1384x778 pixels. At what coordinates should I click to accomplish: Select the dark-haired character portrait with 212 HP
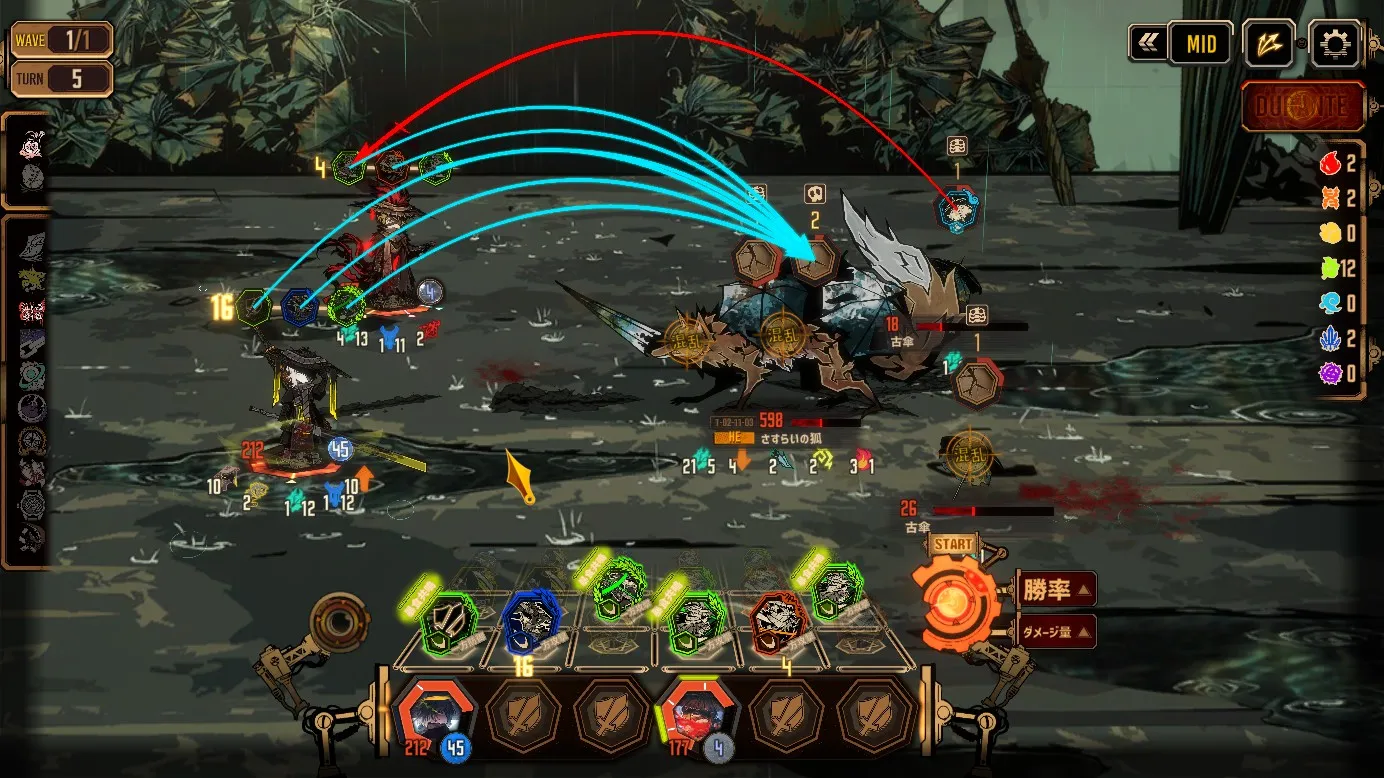[431, 714]
